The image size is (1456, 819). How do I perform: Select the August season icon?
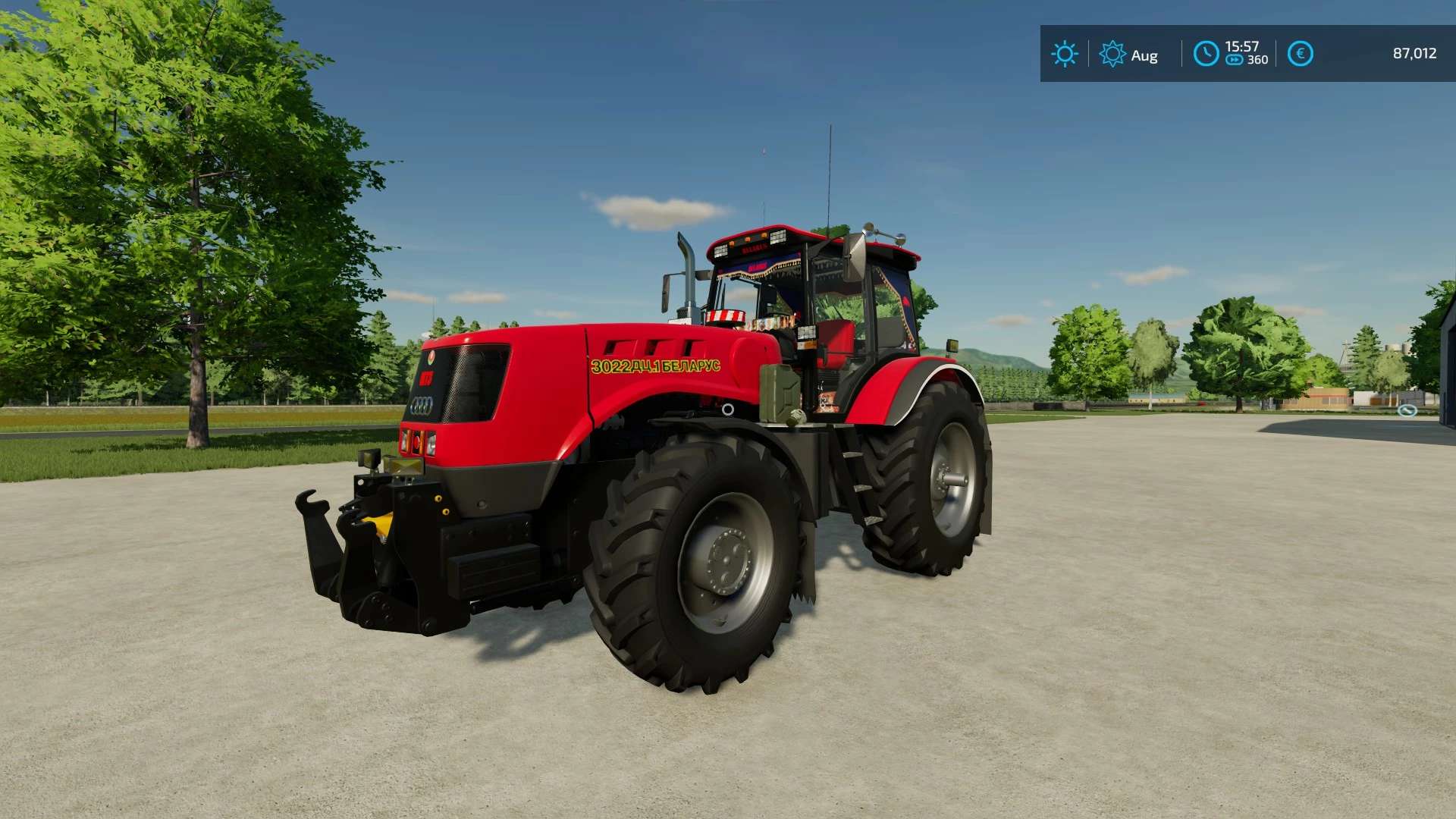[1112, 55]
